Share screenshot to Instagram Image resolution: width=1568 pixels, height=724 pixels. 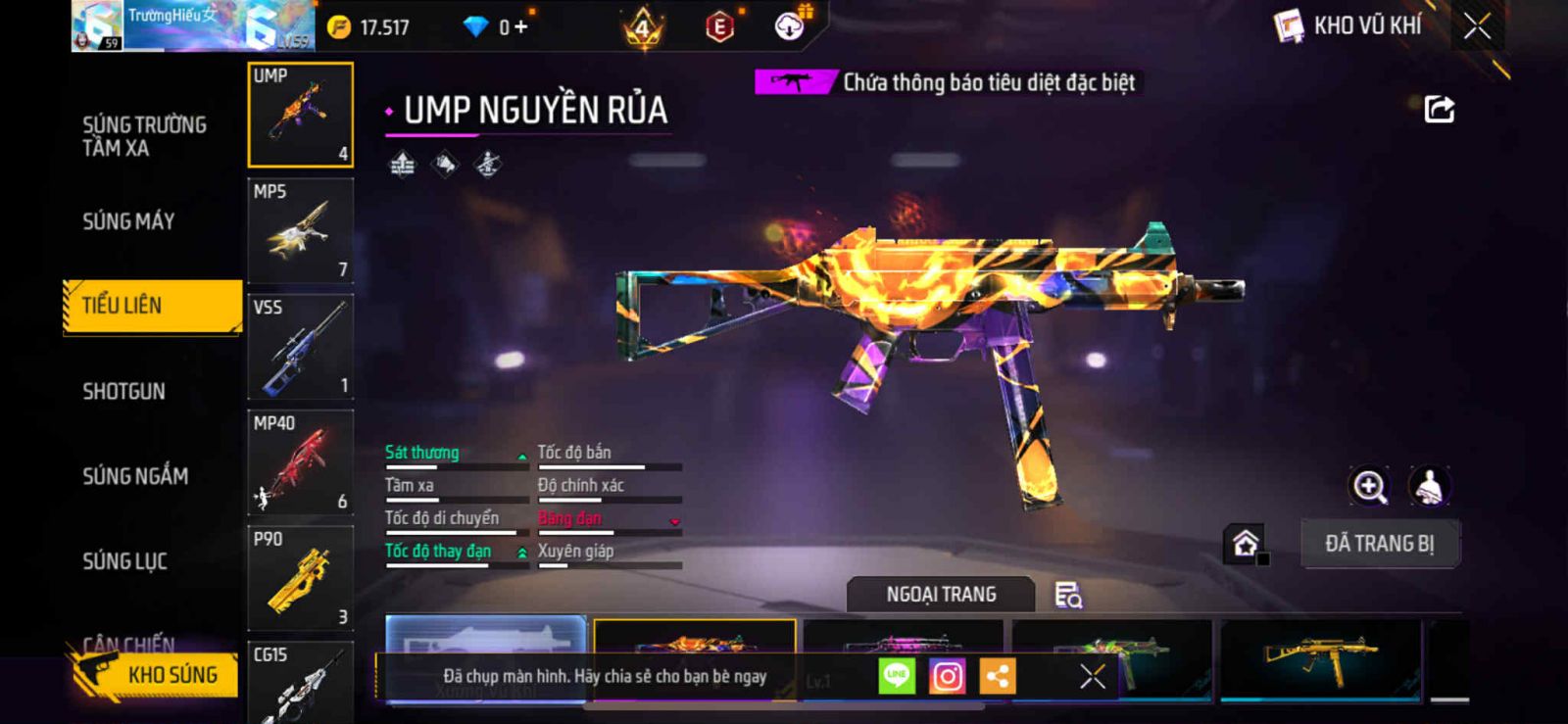(x=947, y=676)
